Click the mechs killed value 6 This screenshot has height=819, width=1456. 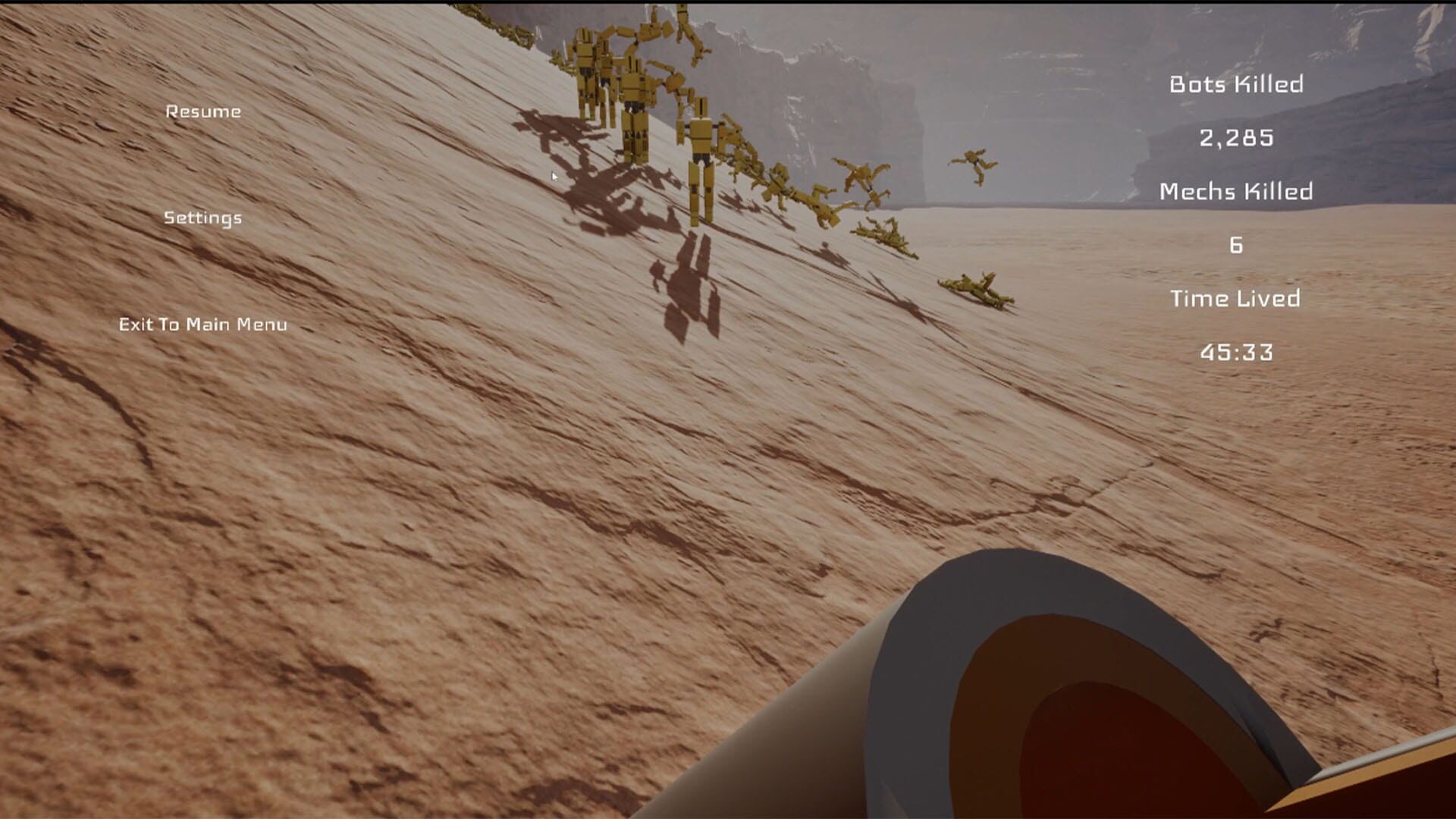click(1235, 244)
